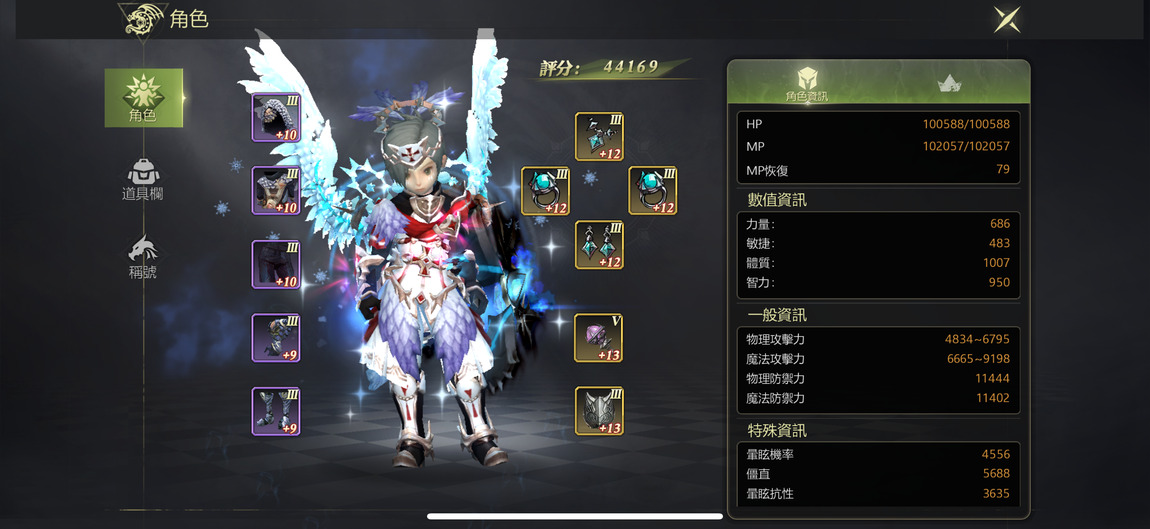1150x529 pixels.
Task: Close the character screen with the X
Action: [x=1006, y=19]
